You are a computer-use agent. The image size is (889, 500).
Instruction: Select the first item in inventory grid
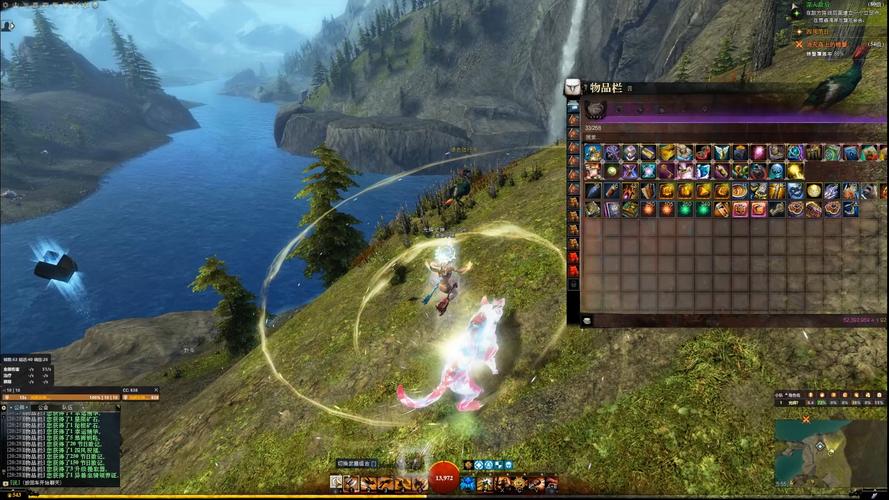(x=593, y=153)
